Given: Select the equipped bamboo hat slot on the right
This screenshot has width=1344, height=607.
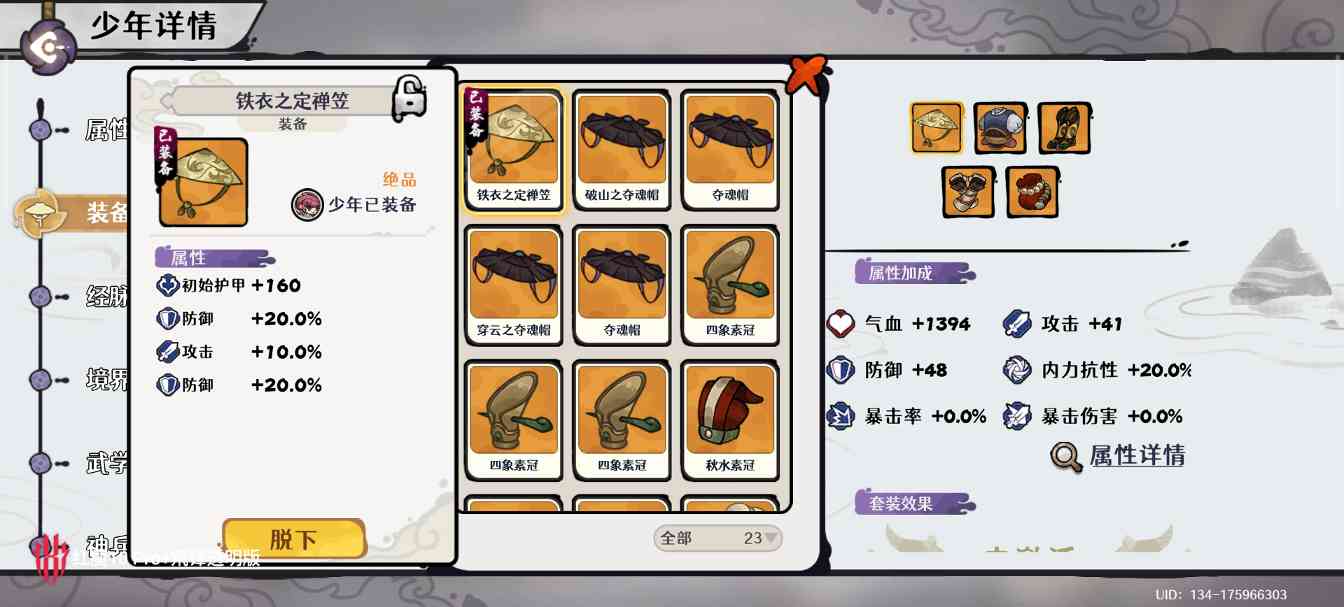Looking at the screenshot, I should coord(937,129).
